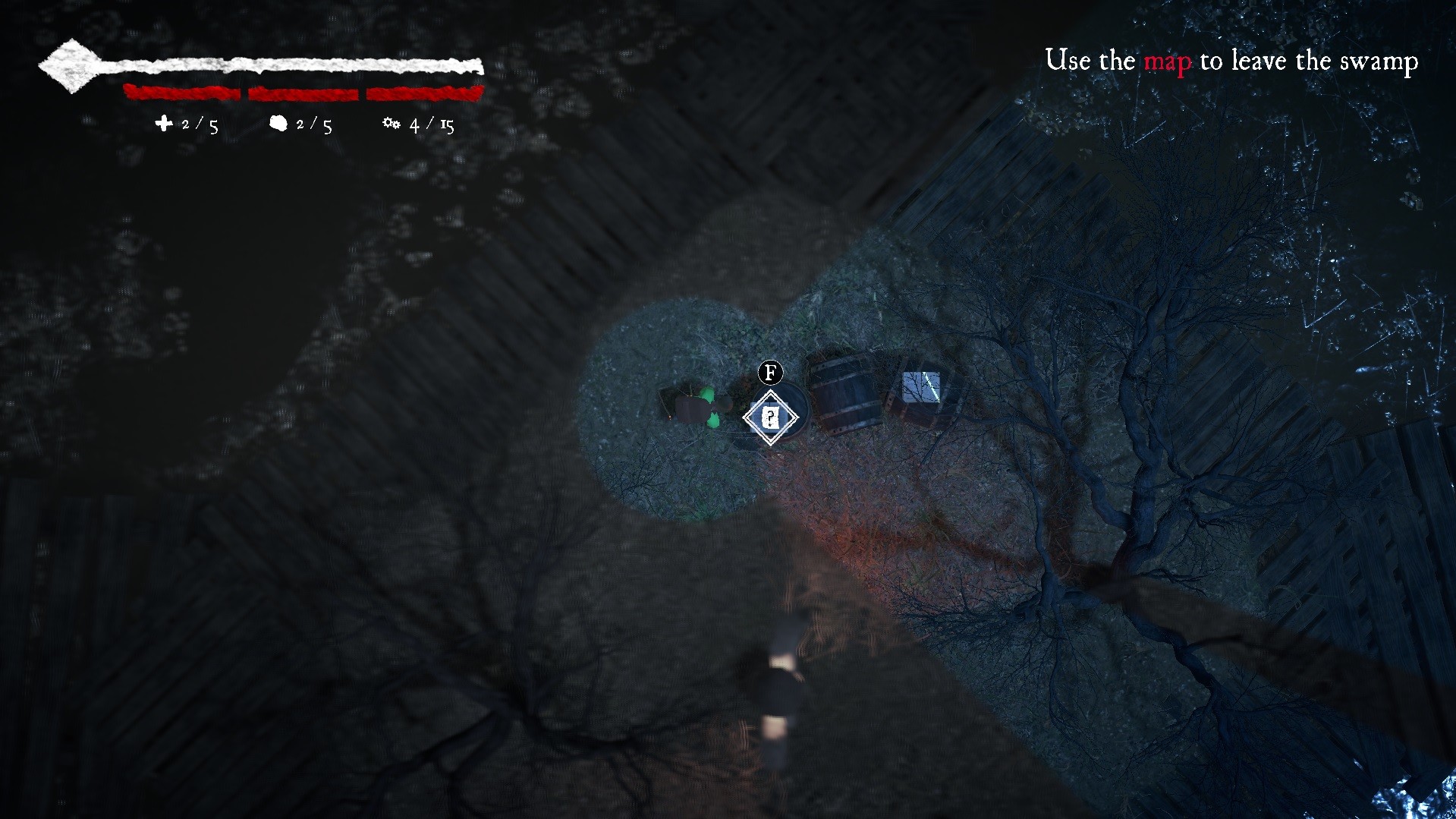Click the stone resource icon showing 2/5
The image size is (1456, 819).
click(x=279, y=123)
